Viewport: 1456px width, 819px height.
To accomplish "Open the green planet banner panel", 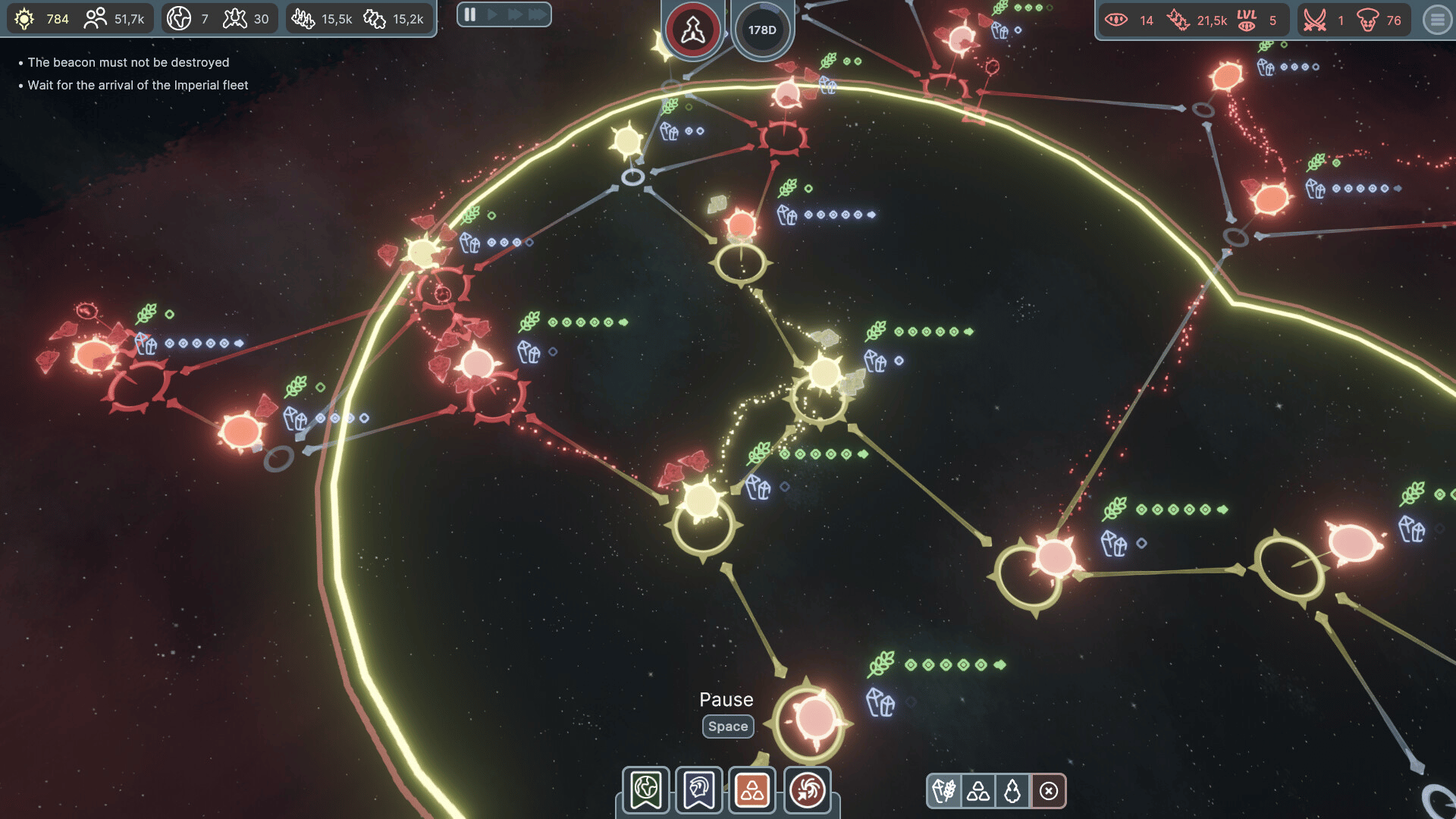I will 646,790.
